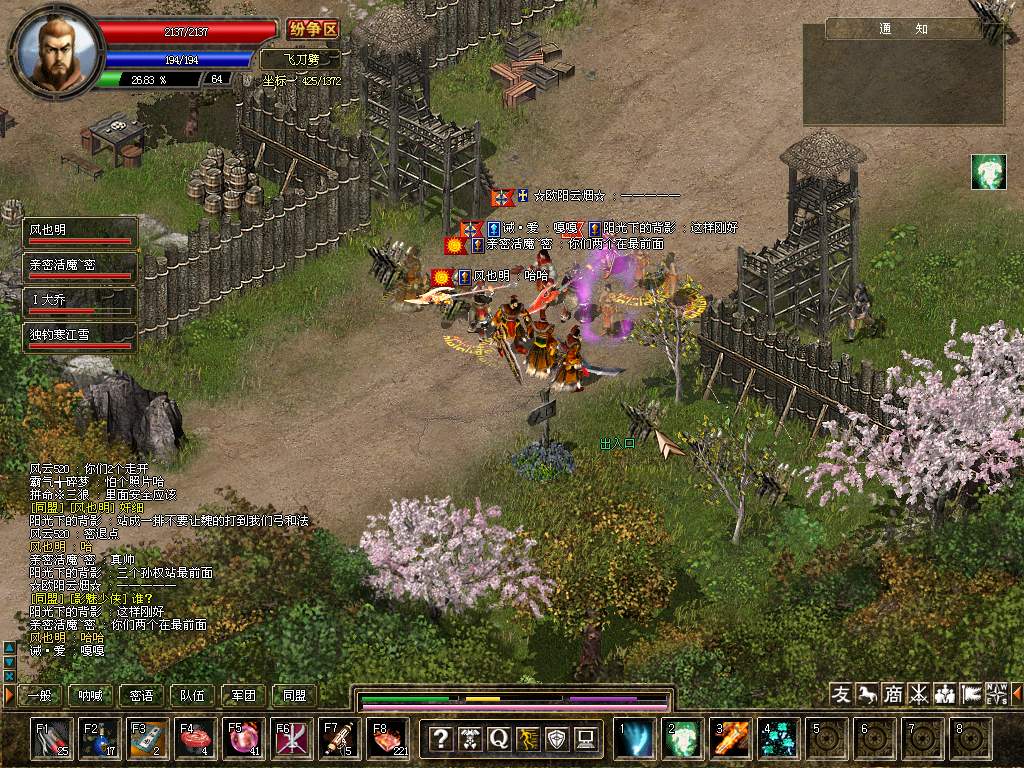Click the player portrait avatar
This screenshot has width=1024, height=768.
58,50
